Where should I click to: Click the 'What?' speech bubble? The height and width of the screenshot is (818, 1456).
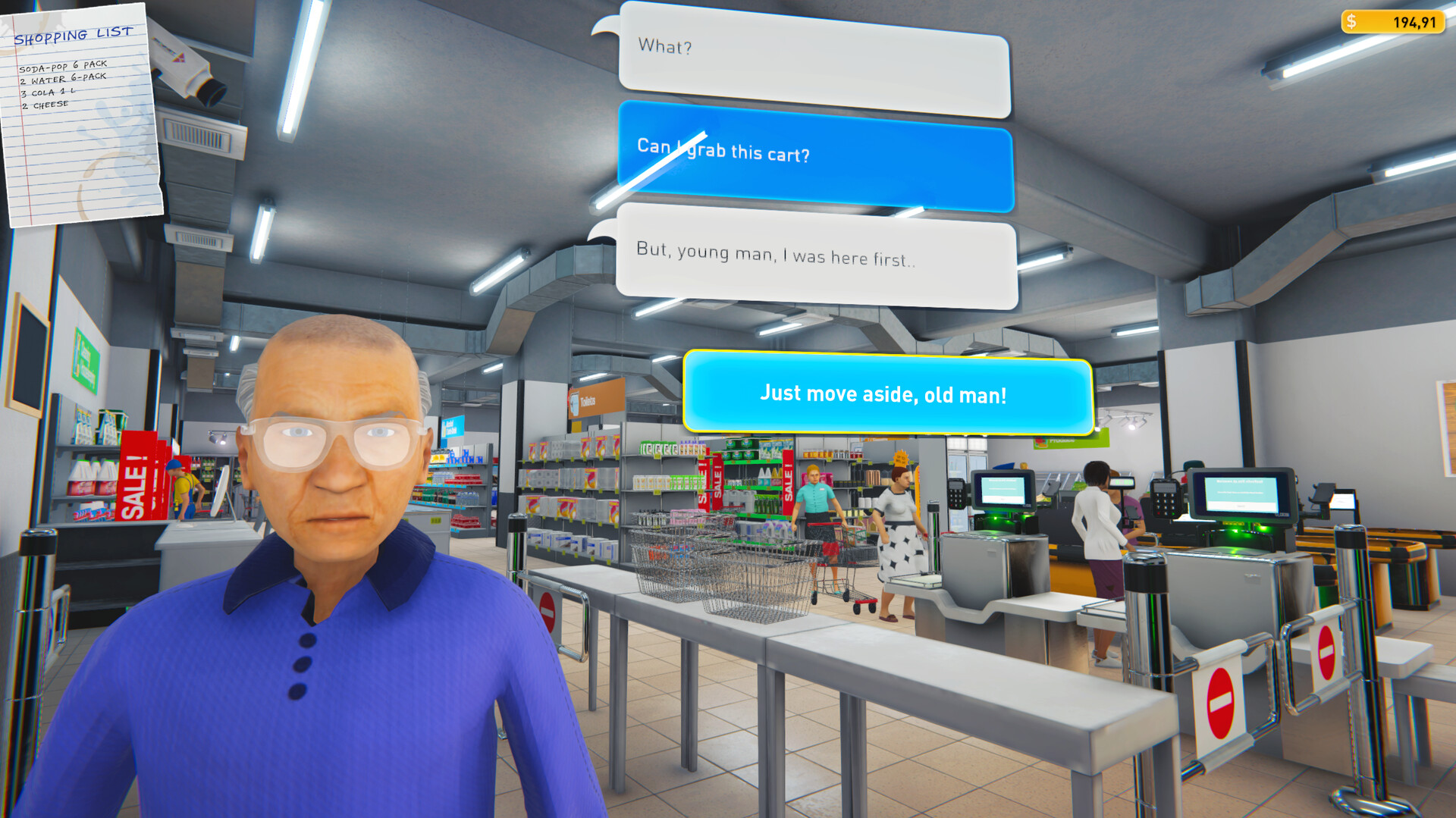813,47
